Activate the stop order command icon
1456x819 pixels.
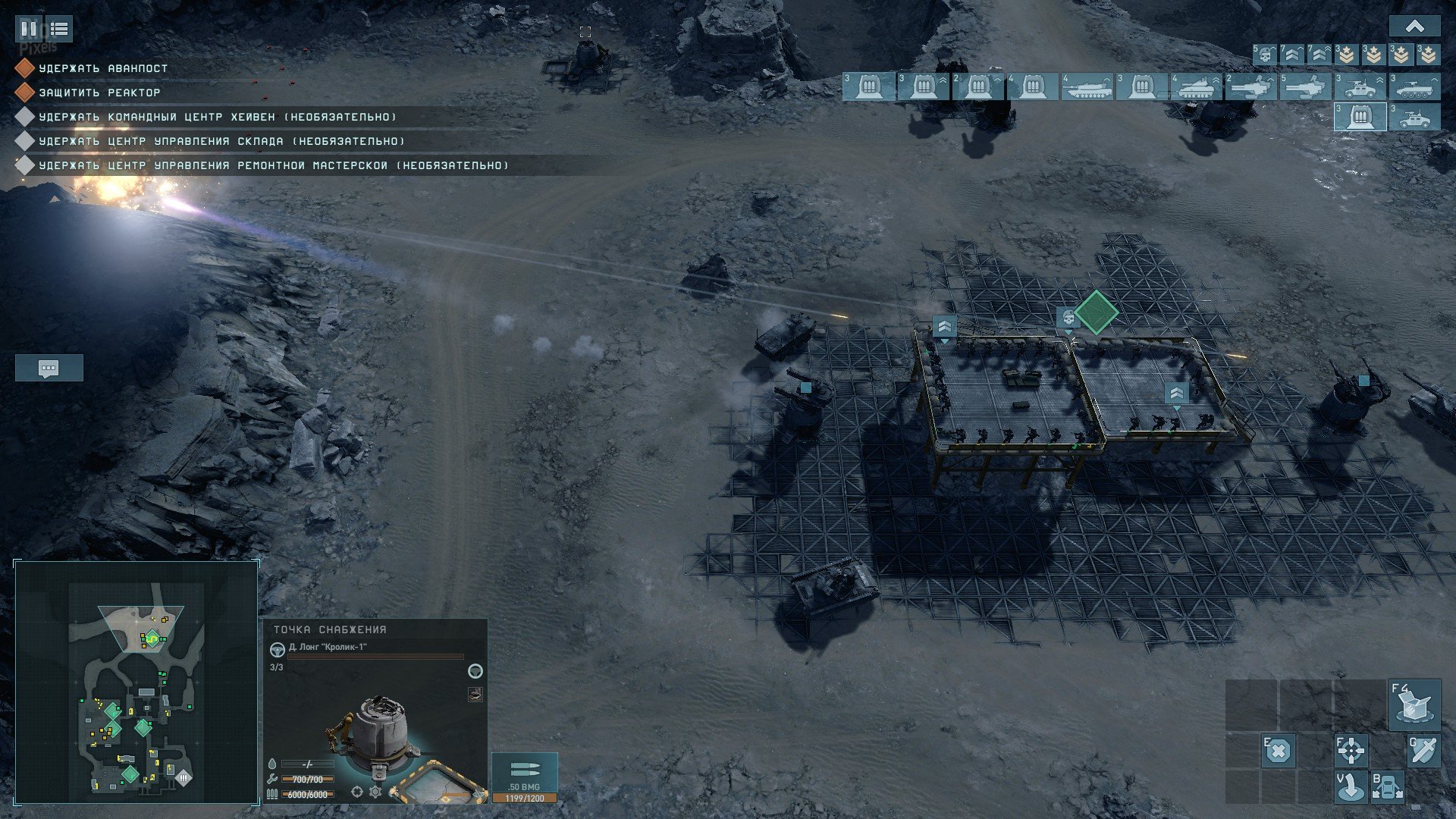click(x=1278, y=751)
